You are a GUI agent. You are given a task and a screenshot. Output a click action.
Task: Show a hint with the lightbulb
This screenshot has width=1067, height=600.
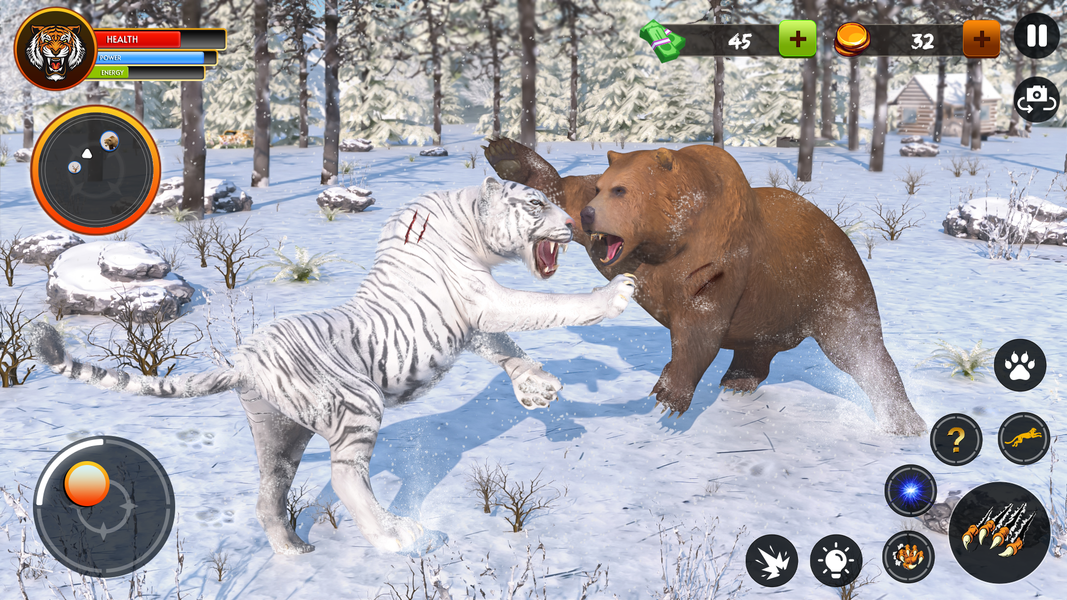pos(836,561)
